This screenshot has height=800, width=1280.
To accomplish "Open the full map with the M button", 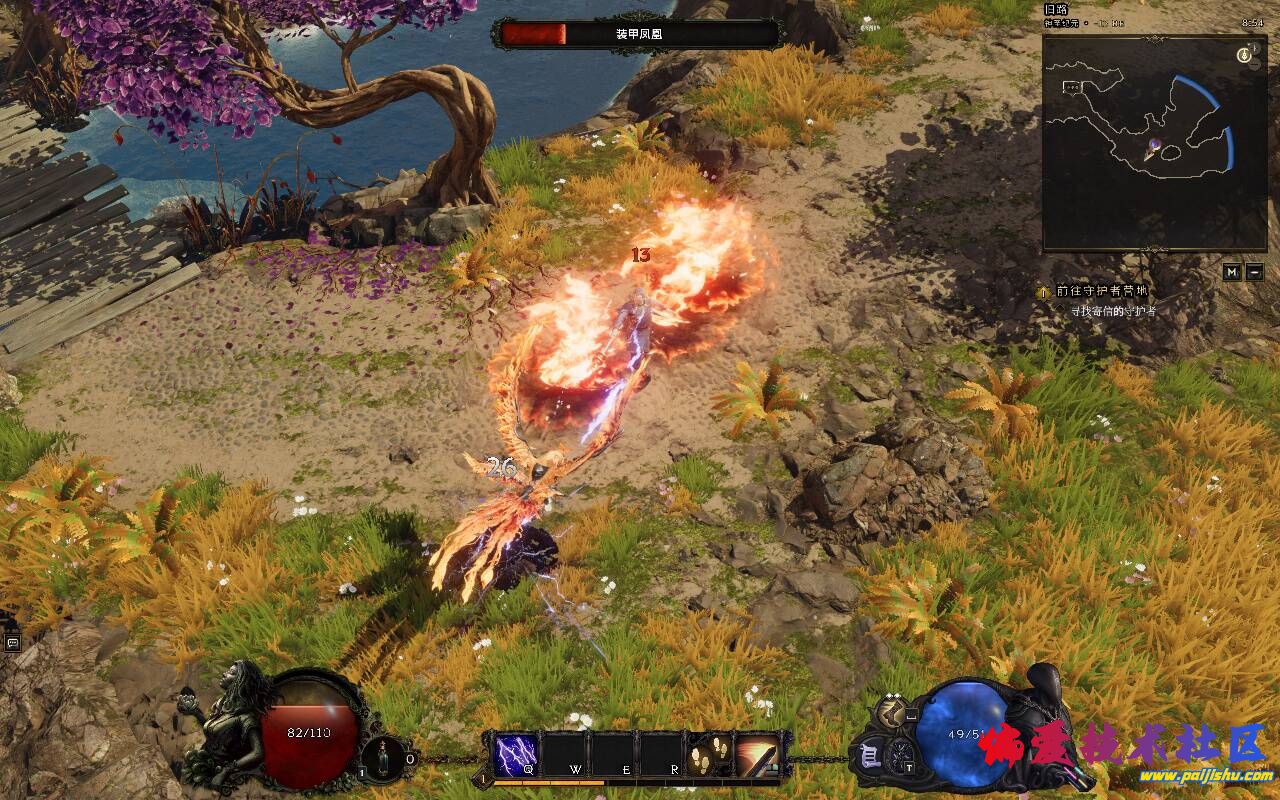I will click(1232, 272).
